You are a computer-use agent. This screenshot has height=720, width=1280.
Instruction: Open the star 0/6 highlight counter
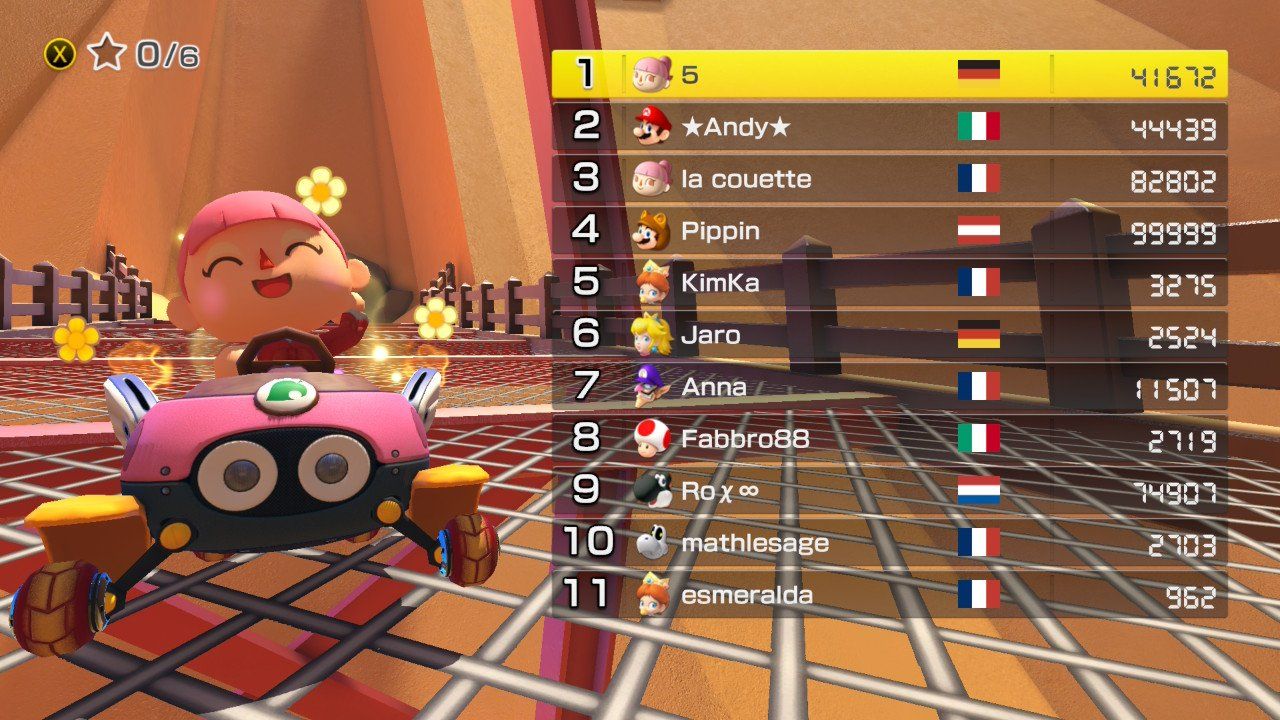coord(122,54)
